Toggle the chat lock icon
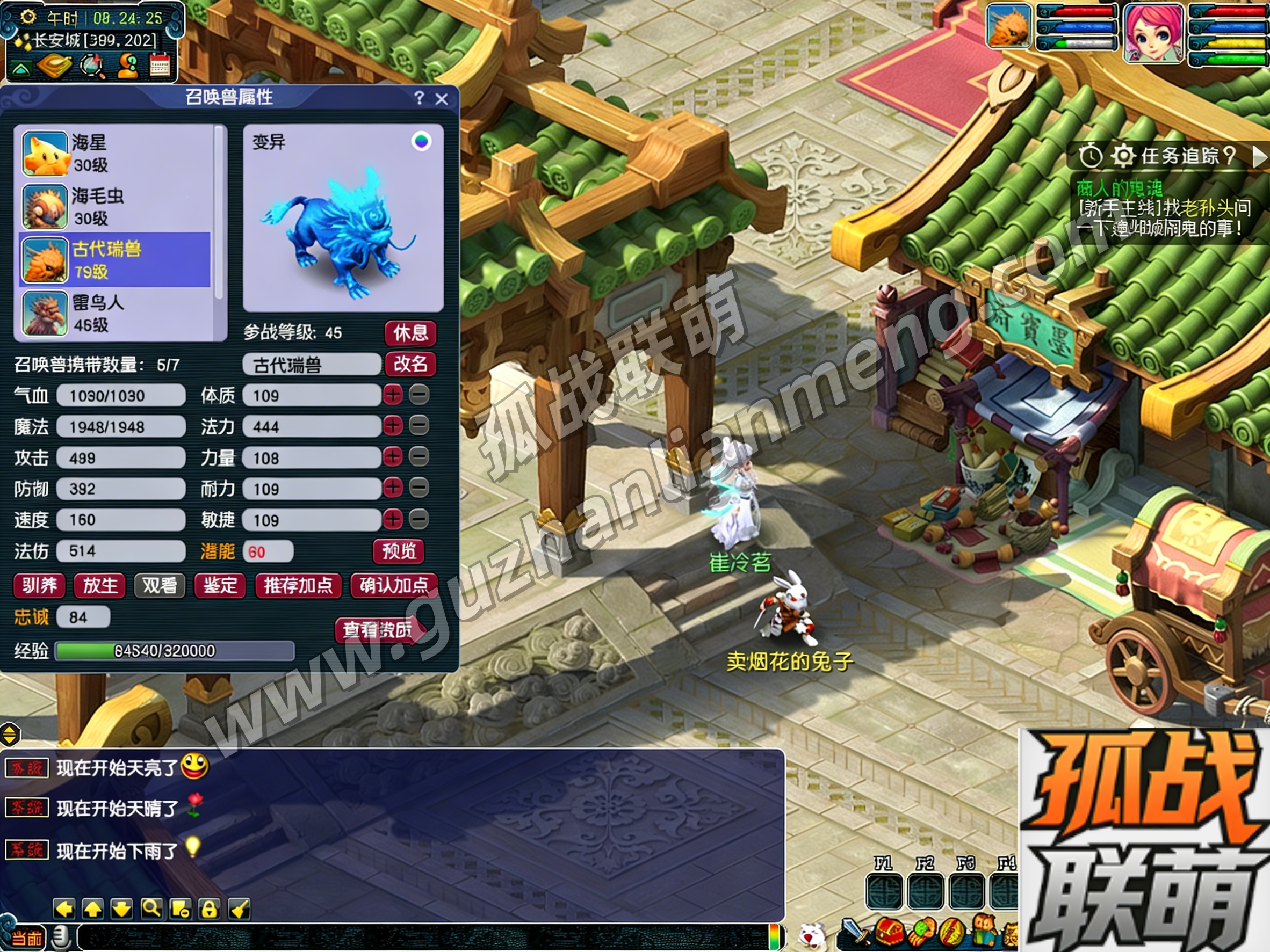Screen dimensions: 1270x952 209,909
